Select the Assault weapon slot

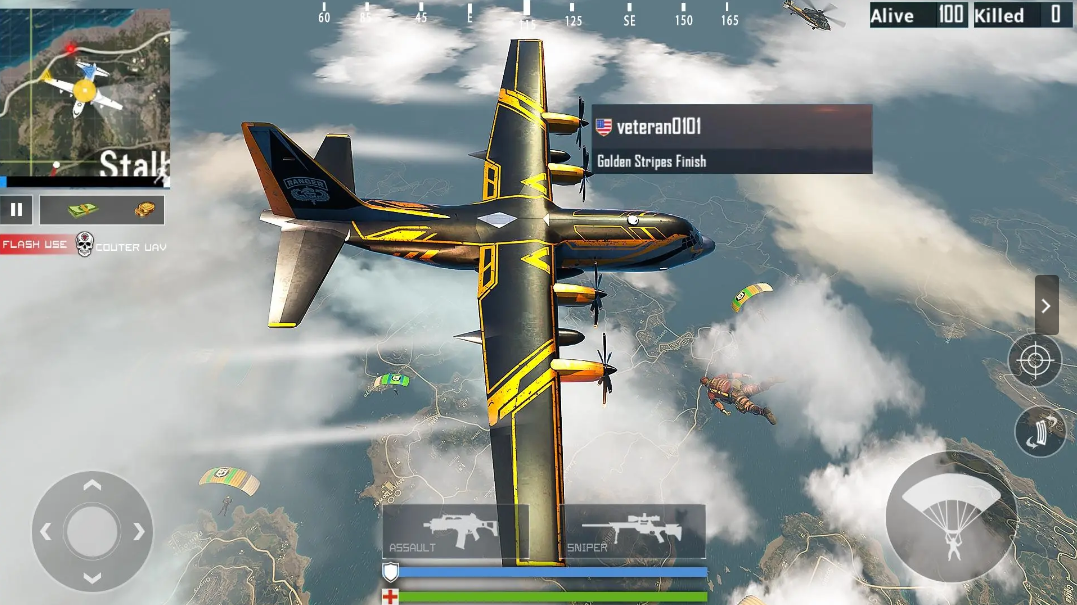pos(455,530)
